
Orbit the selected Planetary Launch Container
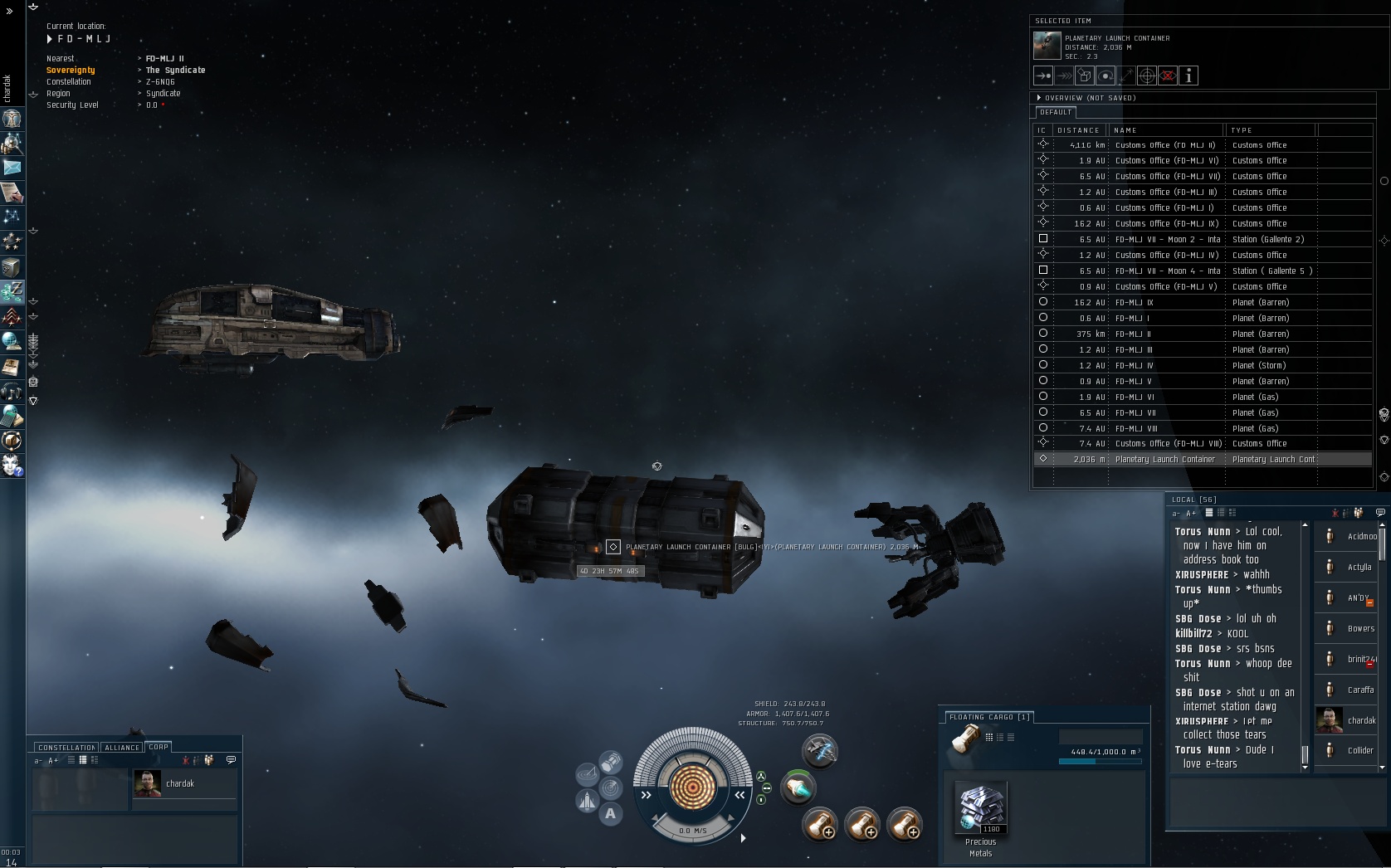coord(1105,76)
